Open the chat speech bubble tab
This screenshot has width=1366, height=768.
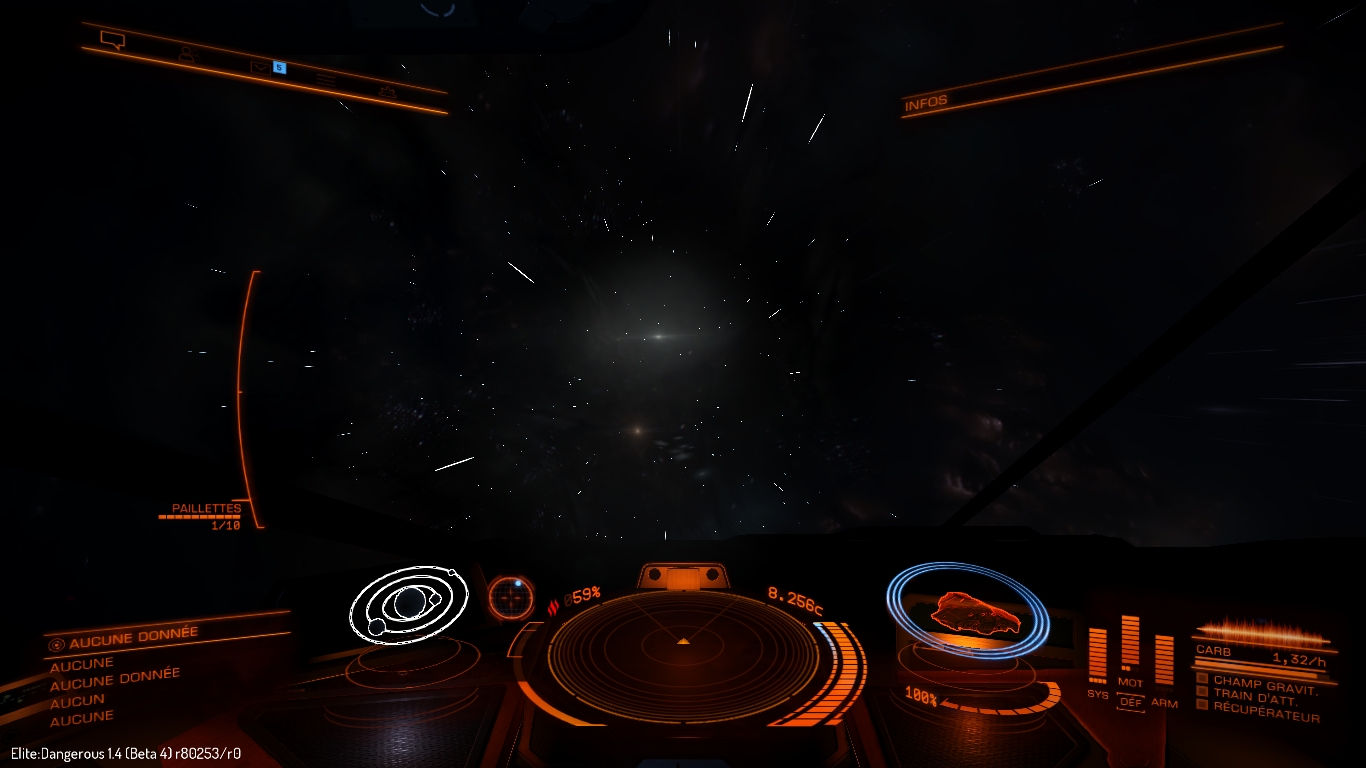click(x=112, y=40)
